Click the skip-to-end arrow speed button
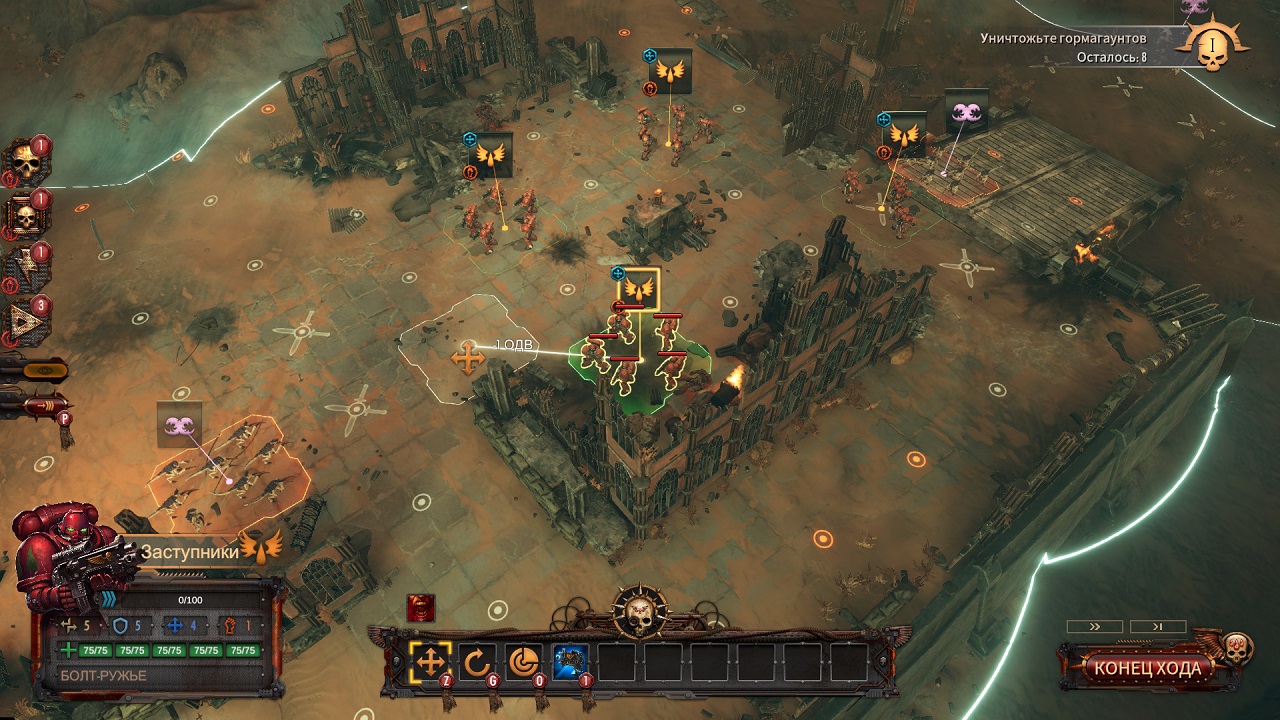The height and width of the screenshot is (720, 1280). [1156, 627]
